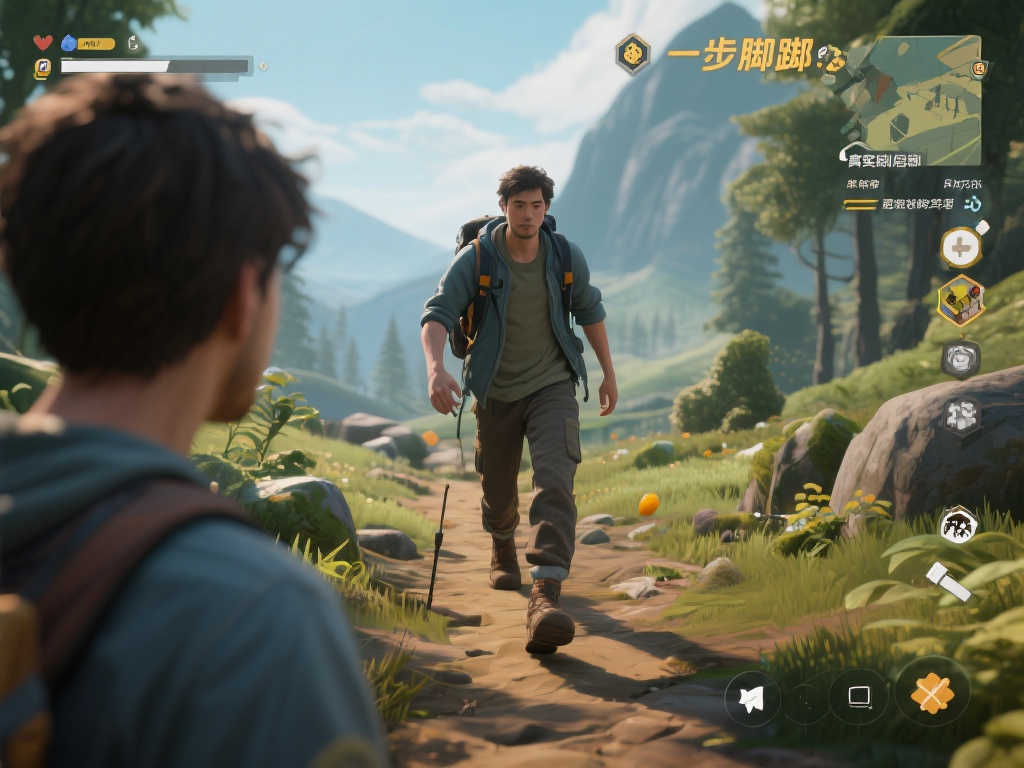1024x768 pixels.
Task: Tap the round plus button below the minimap
Action: point(961,247)
